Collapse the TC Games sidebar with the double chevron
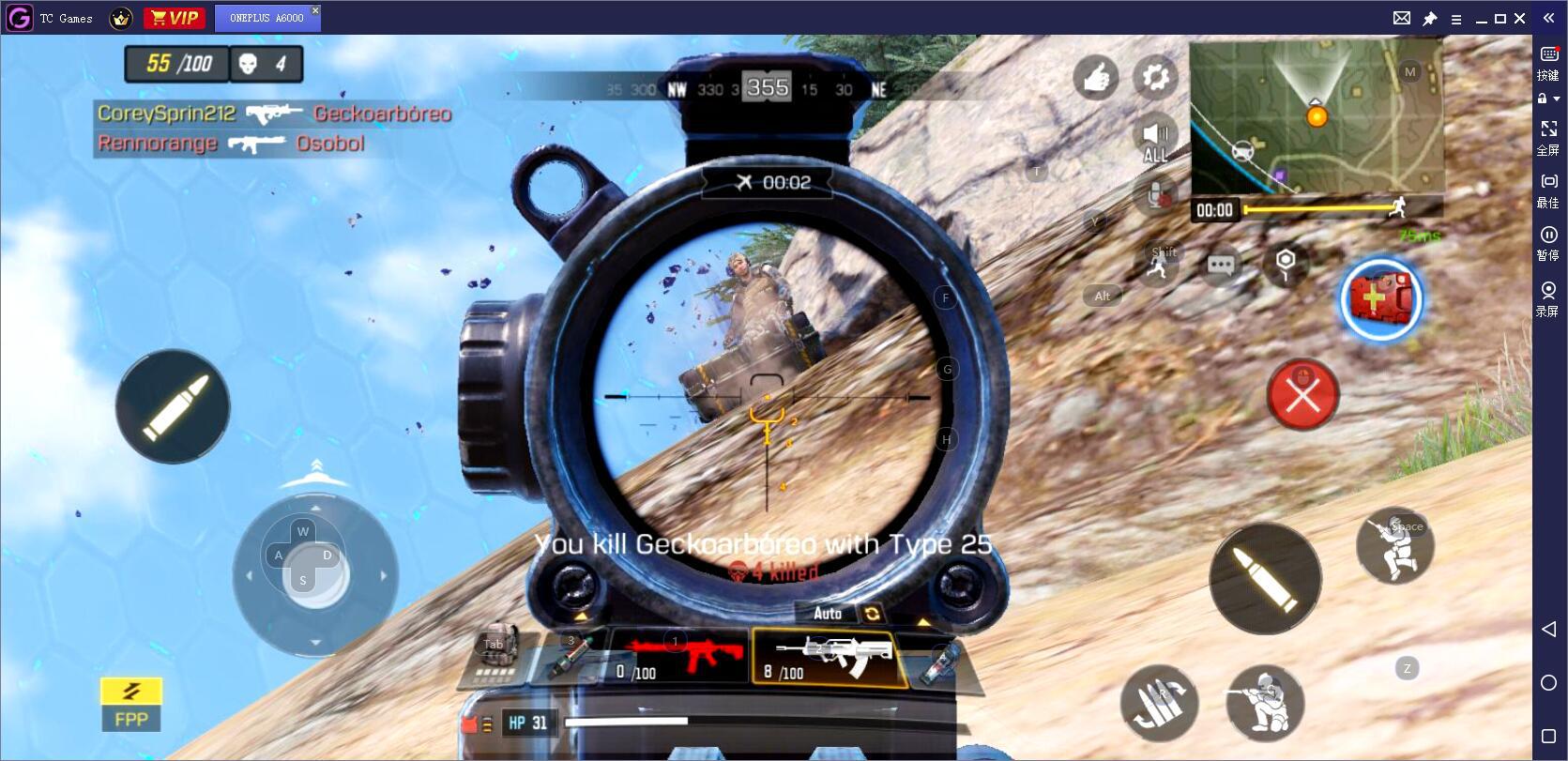This screenshot has height=761, width=1568. [1547, 16]
